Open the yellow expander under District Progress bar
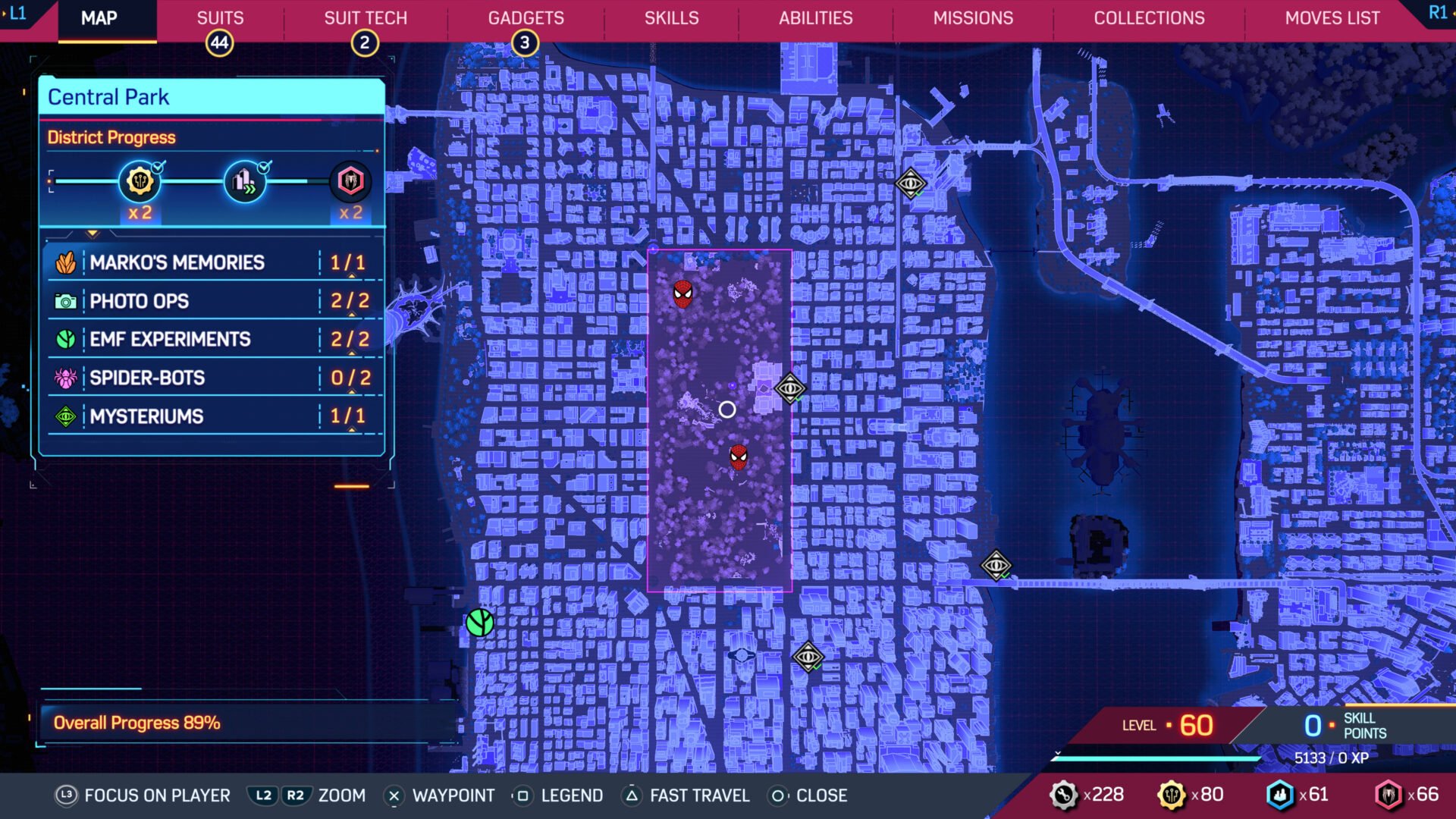1456x819 pixels. [92, 231]
